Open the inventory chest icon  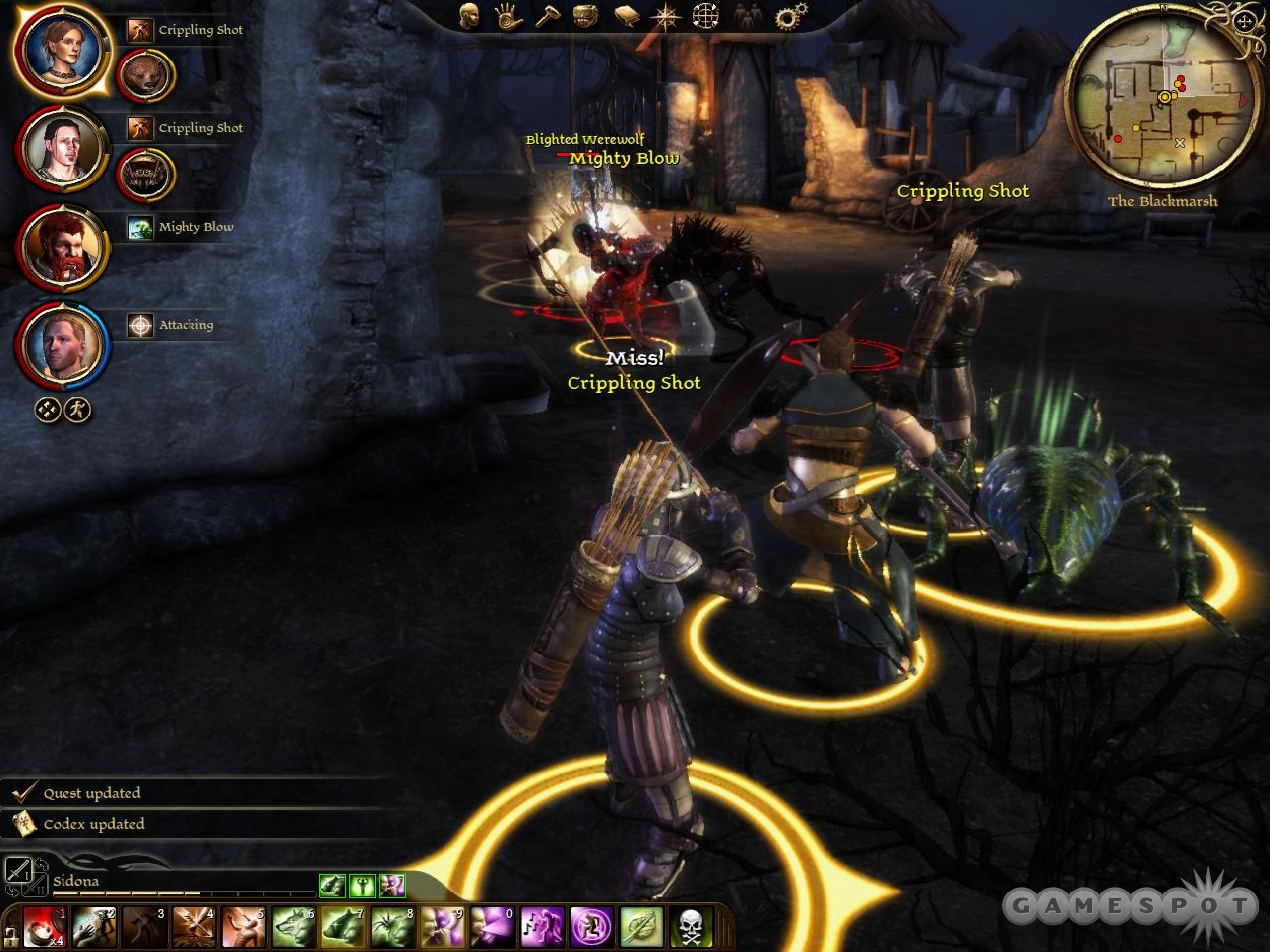[x=586, y=15]
